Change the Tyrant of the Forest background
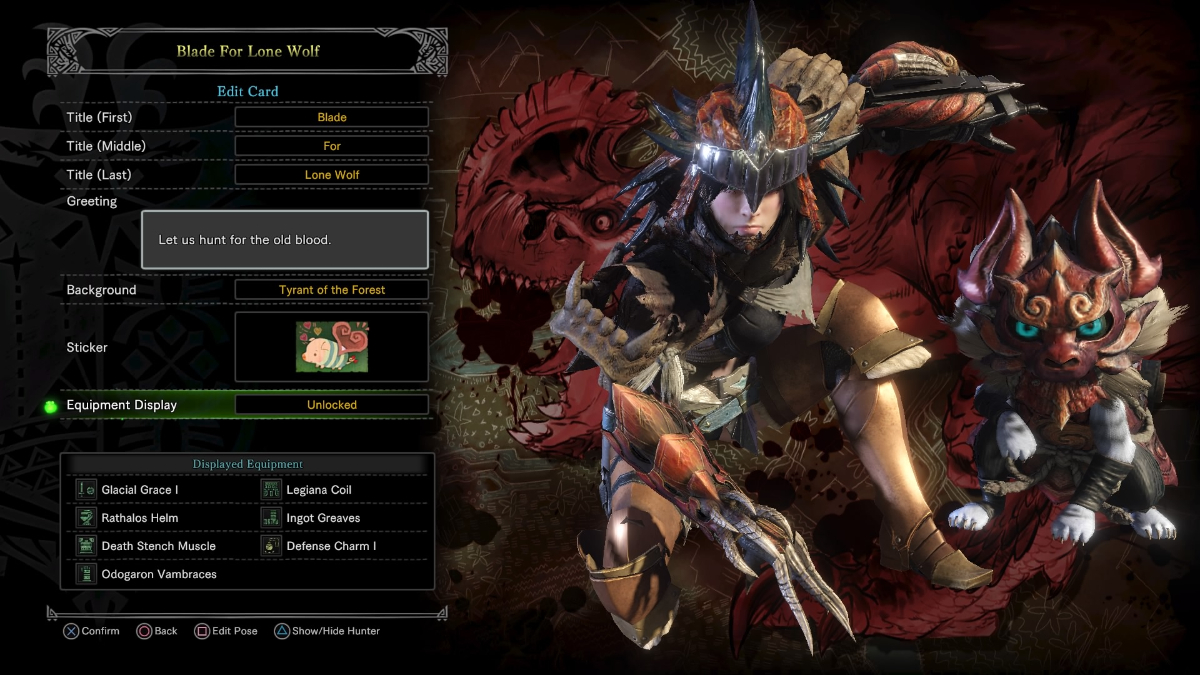The width and height of the screenshot is (1200, 675). (331, 290)
